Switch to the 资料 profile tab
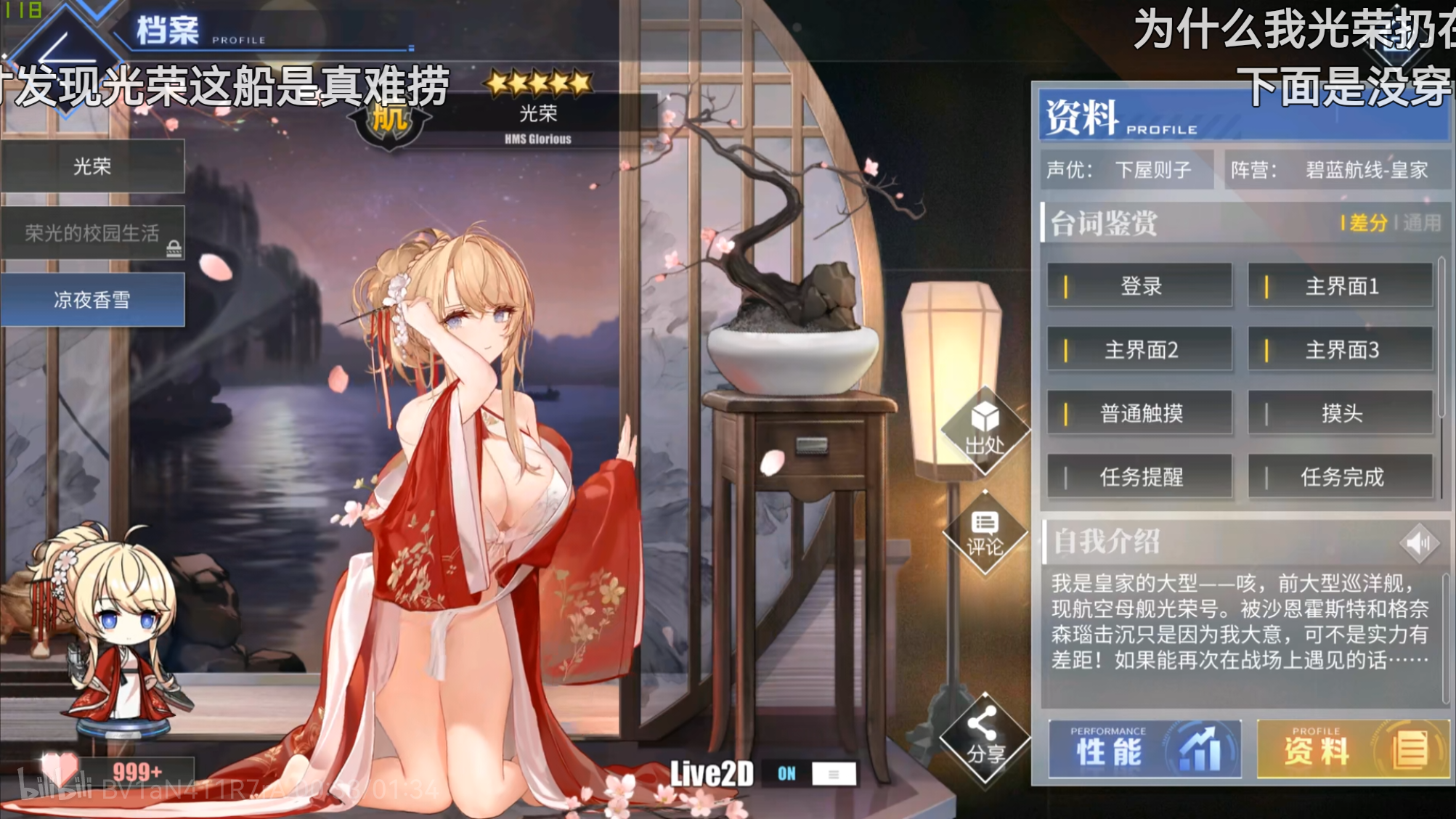1456x819 pixels. (x=1352, y=749)
